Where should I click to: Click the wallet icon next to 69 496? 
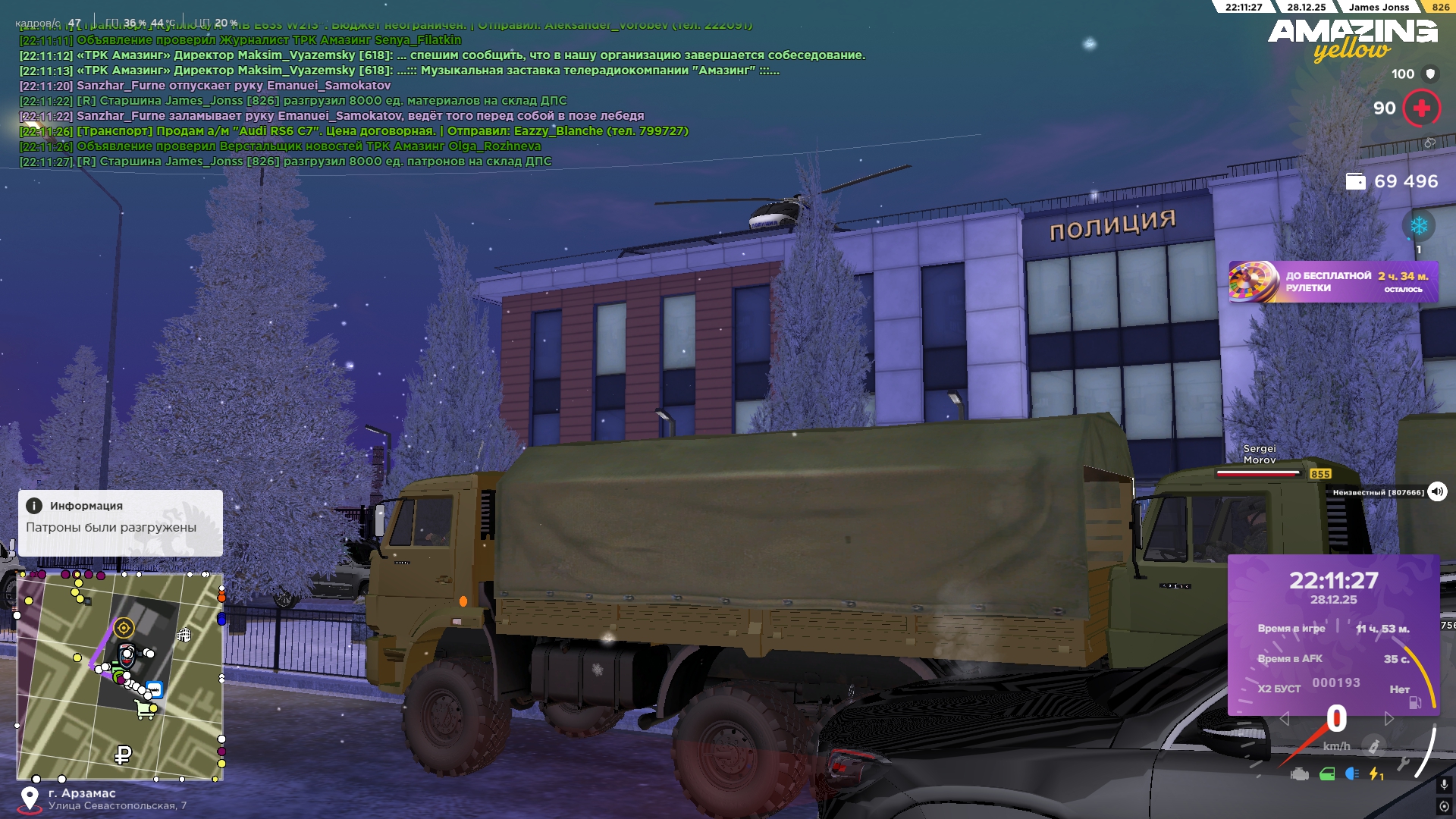pyautogui.click(x=1357, y=182)
